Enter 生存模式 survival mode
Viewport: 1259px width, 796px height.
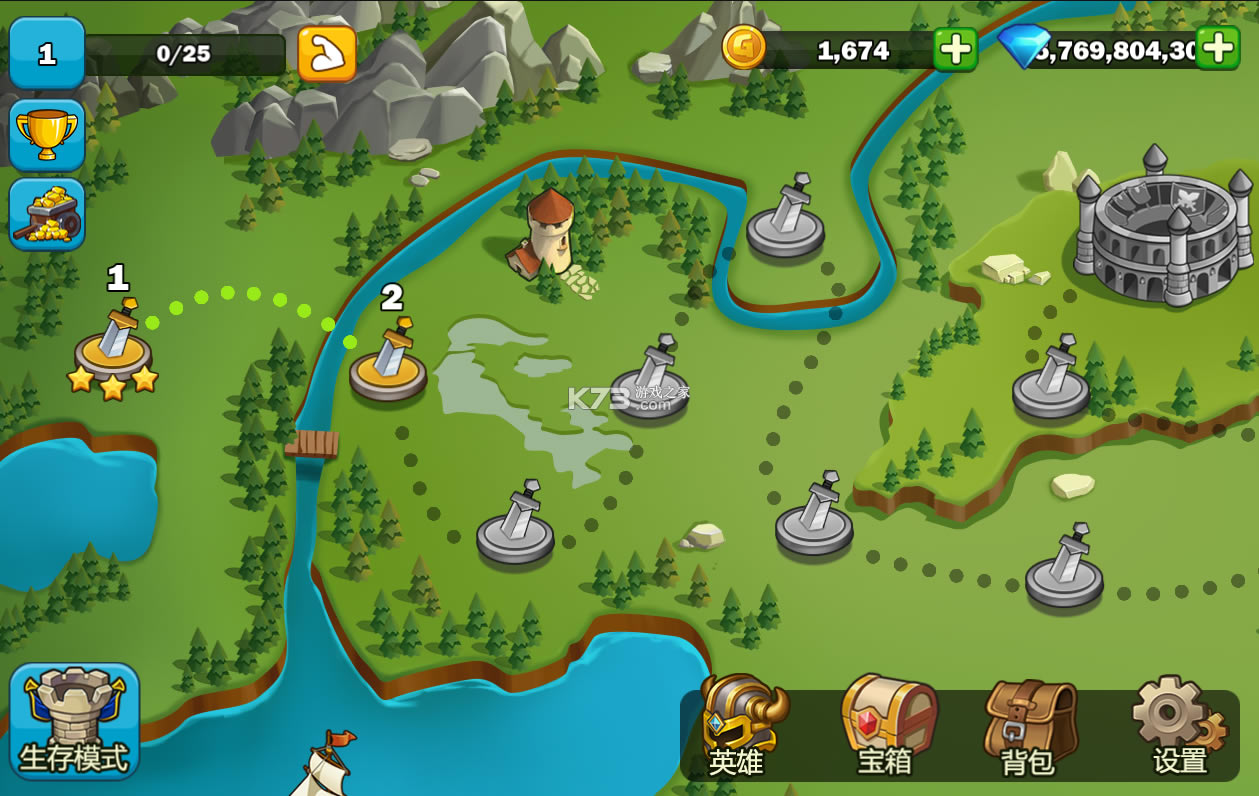click(x=74, y=721)
